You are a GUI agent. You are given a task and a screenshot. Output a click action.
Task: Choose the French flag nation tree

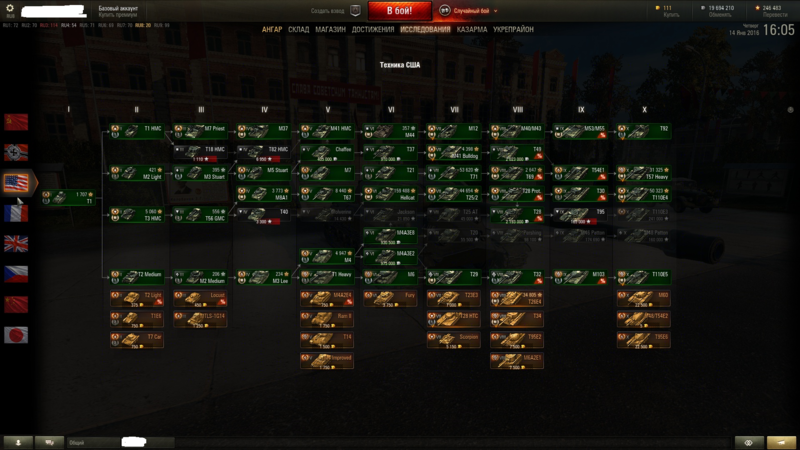[17, 214]
